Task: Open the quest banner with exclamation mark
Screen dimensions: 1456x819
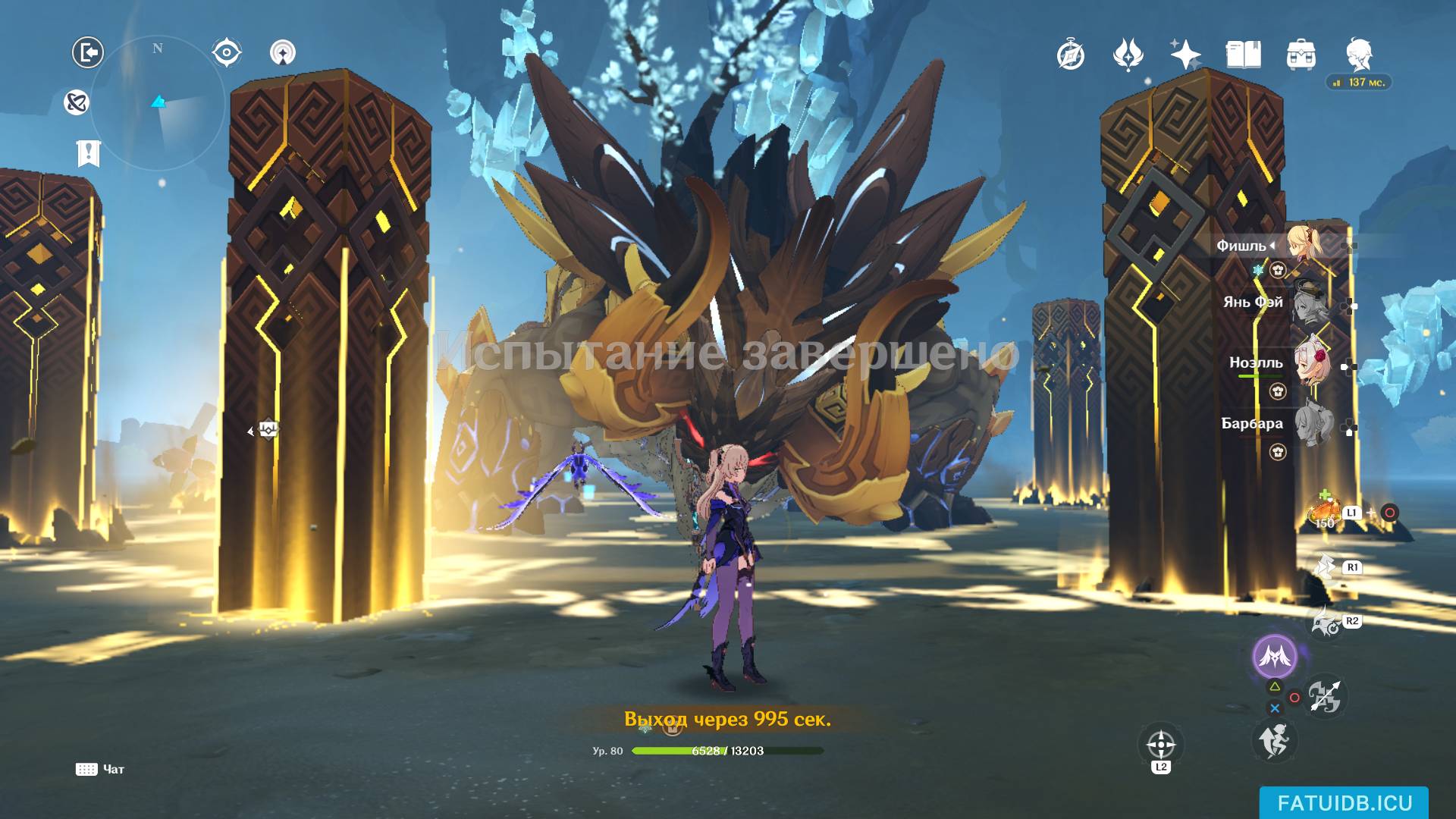Action: pyautogui.click(x=88, y=153)
